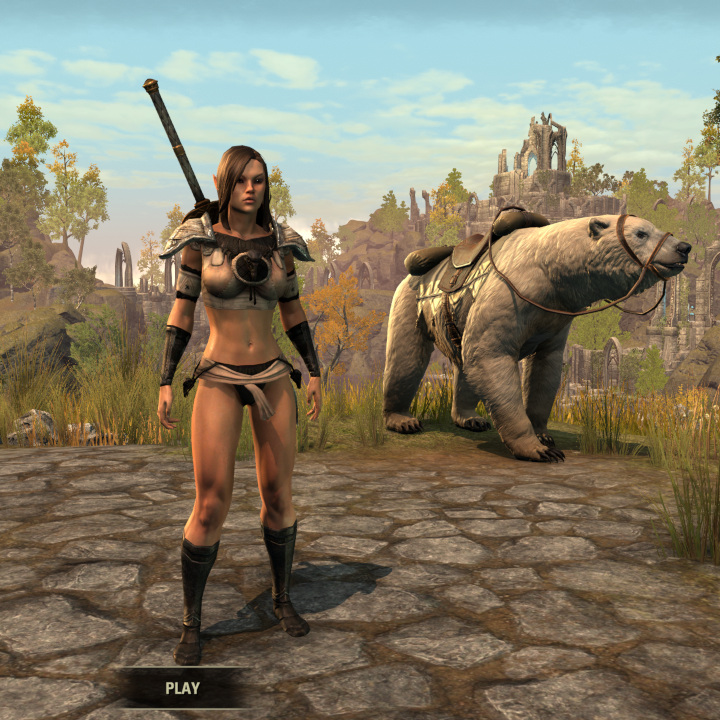
Task: Click the Play button
Action: pyautogui.click(x=182, y=688)
